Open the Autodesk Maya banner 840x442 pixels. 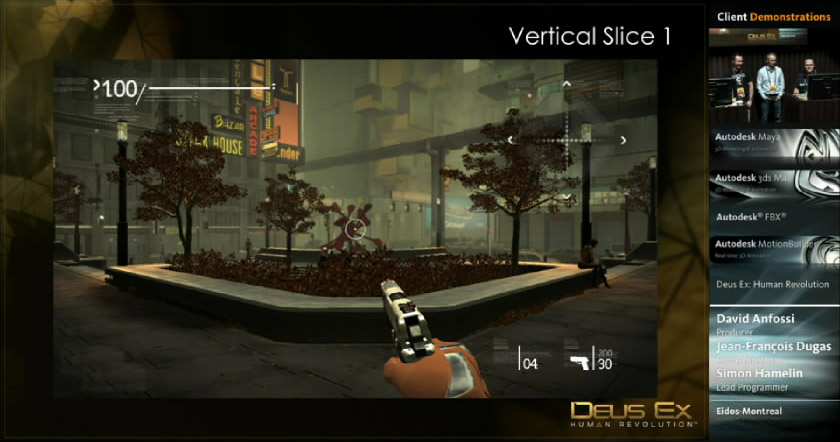tap(774, 142)
